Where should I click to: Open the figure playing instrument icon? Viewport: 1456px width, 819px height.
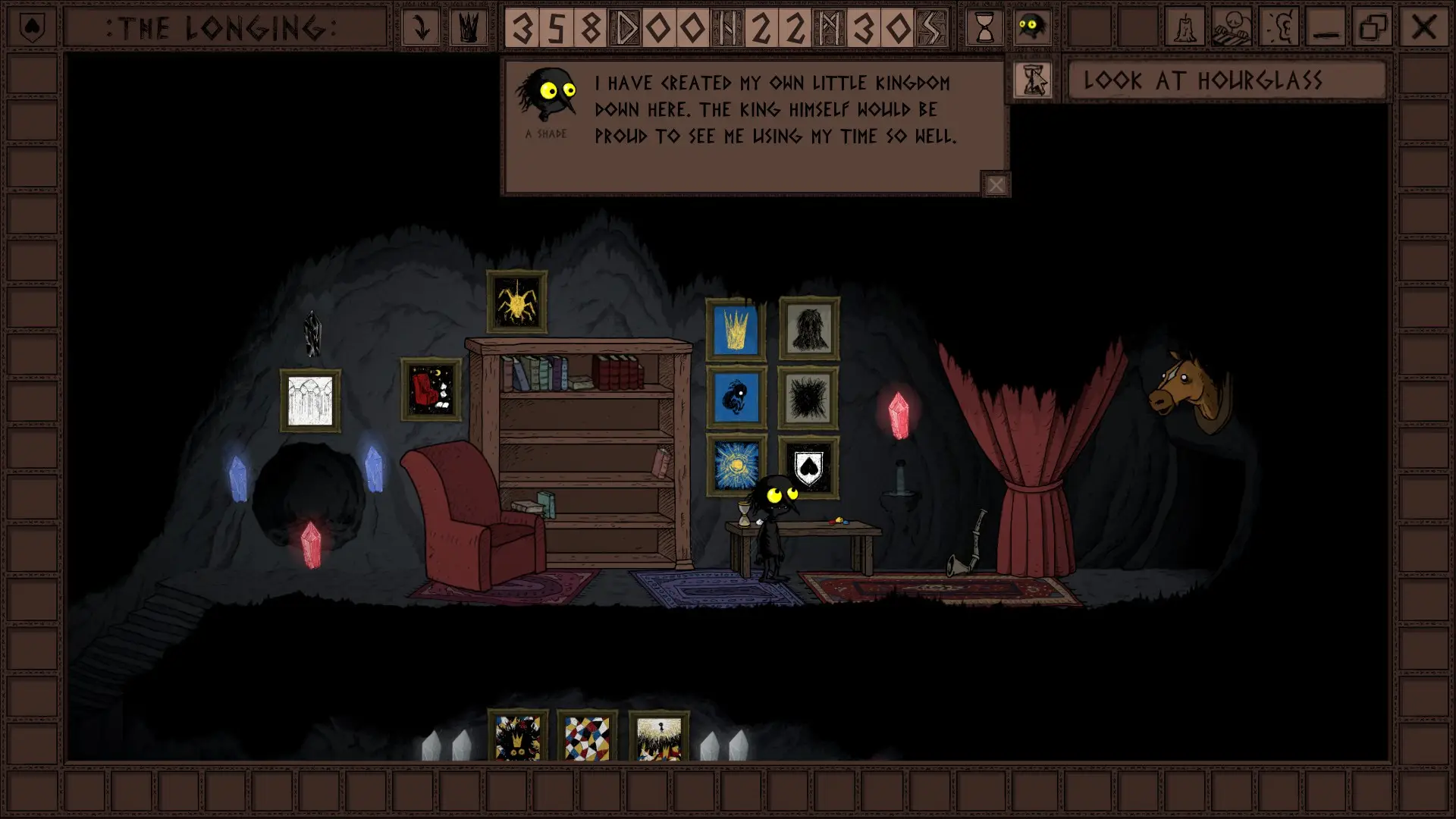pos(1232,28)
